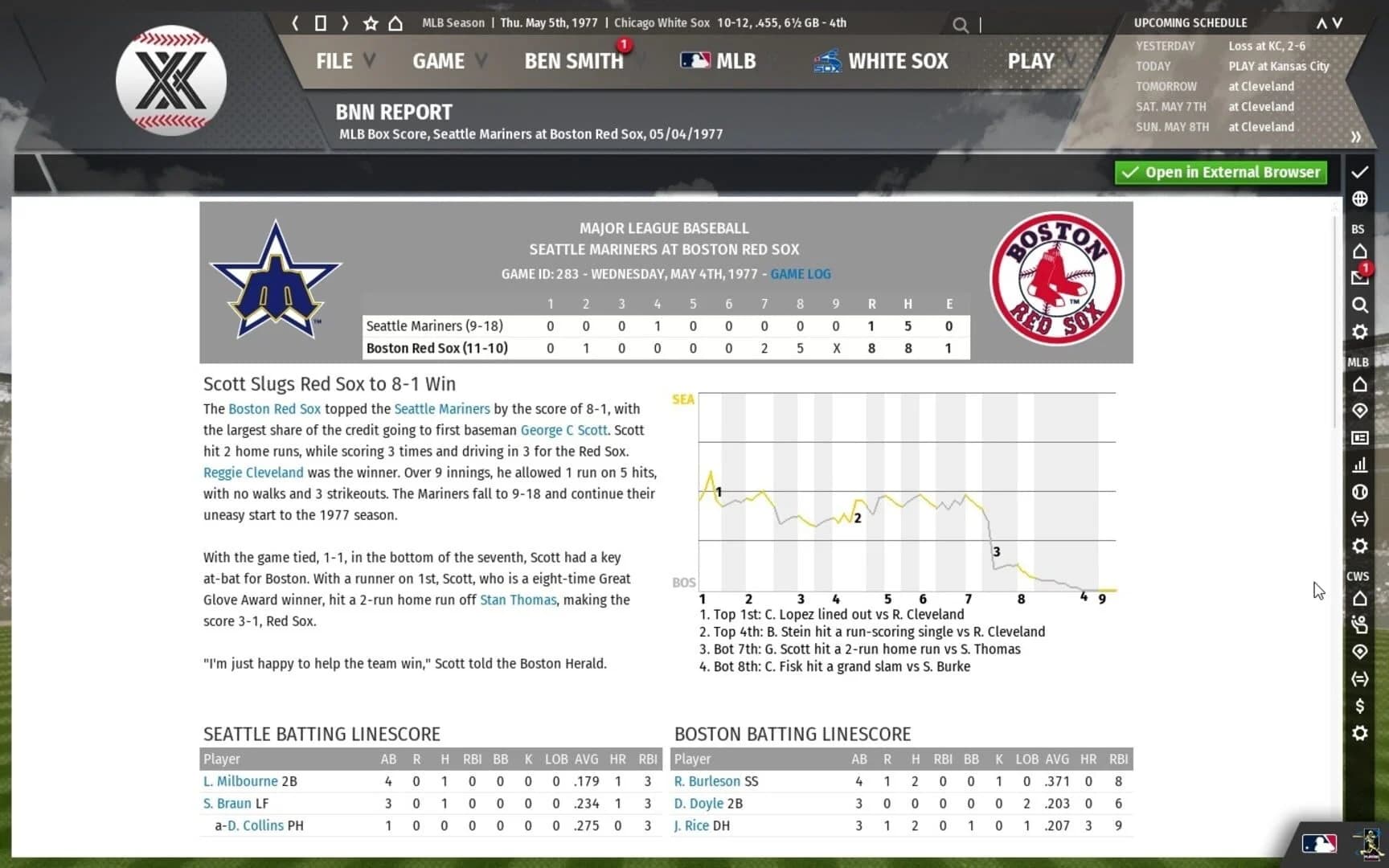The image size is (1389, 868).
Task: Open the GAME LOG link
Action: [801, 274]
